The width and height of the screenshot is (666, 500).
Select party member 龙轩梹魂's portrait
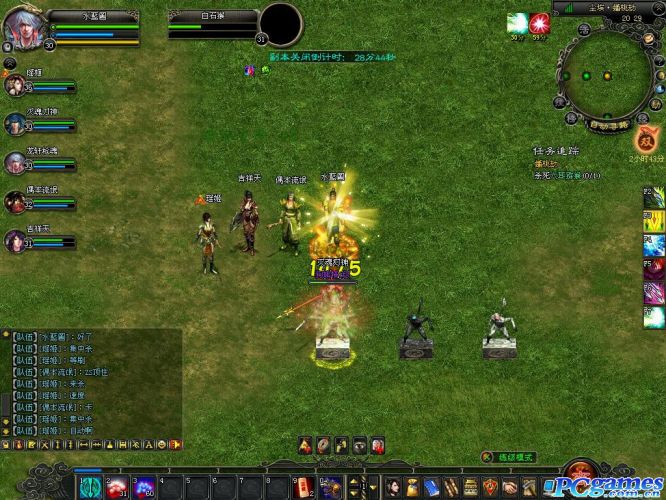click(15, 162)
